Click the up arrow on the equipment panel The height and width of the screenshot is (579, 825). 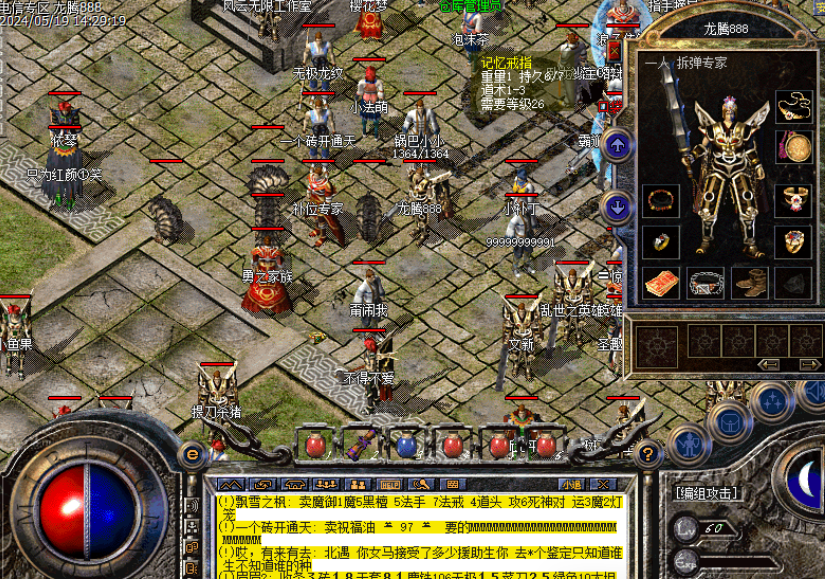[x=618, y=146]
